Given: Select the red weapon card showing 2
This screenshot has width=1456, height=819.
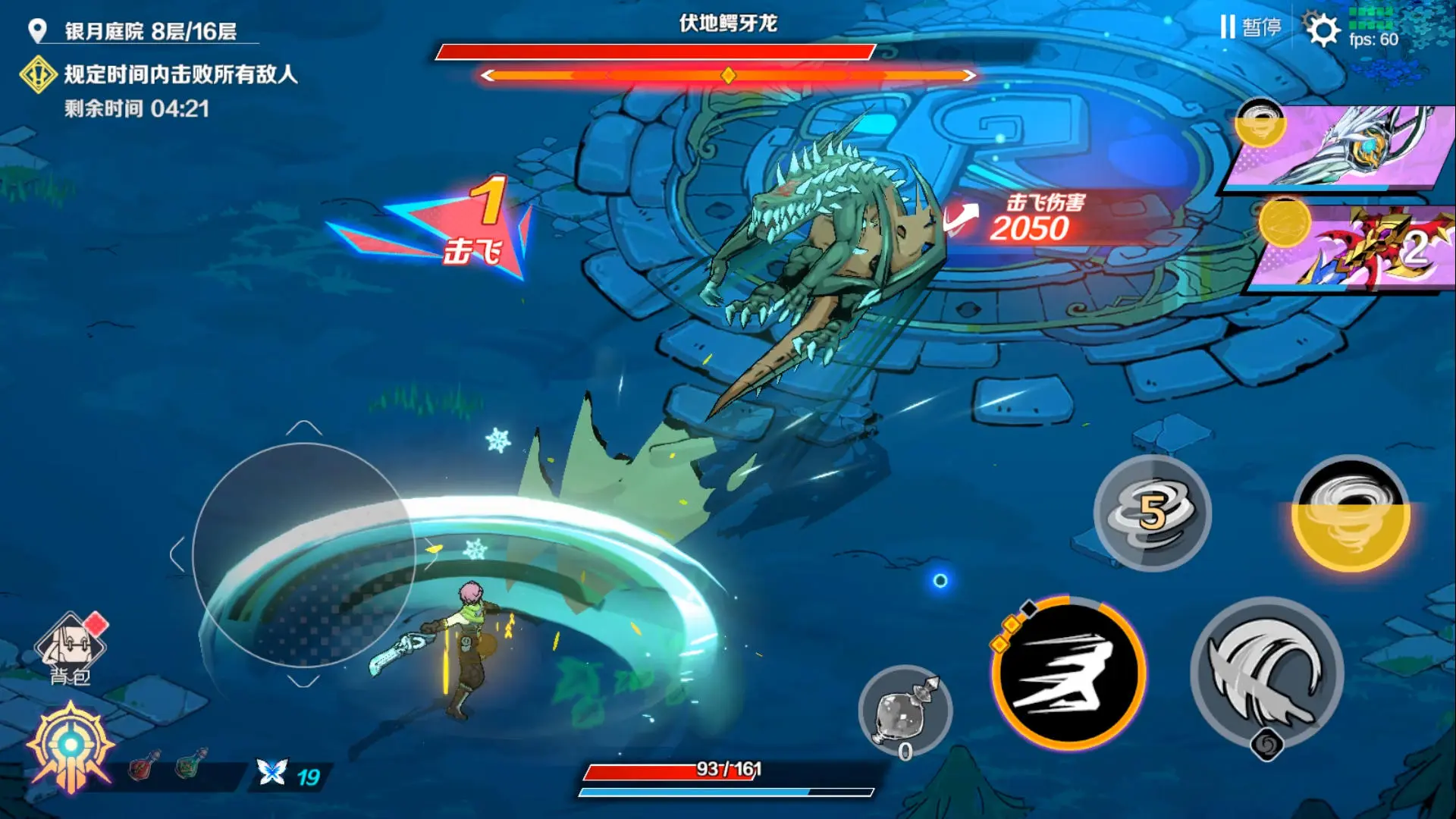Looking at the screenshot, I should [1357, 250].
